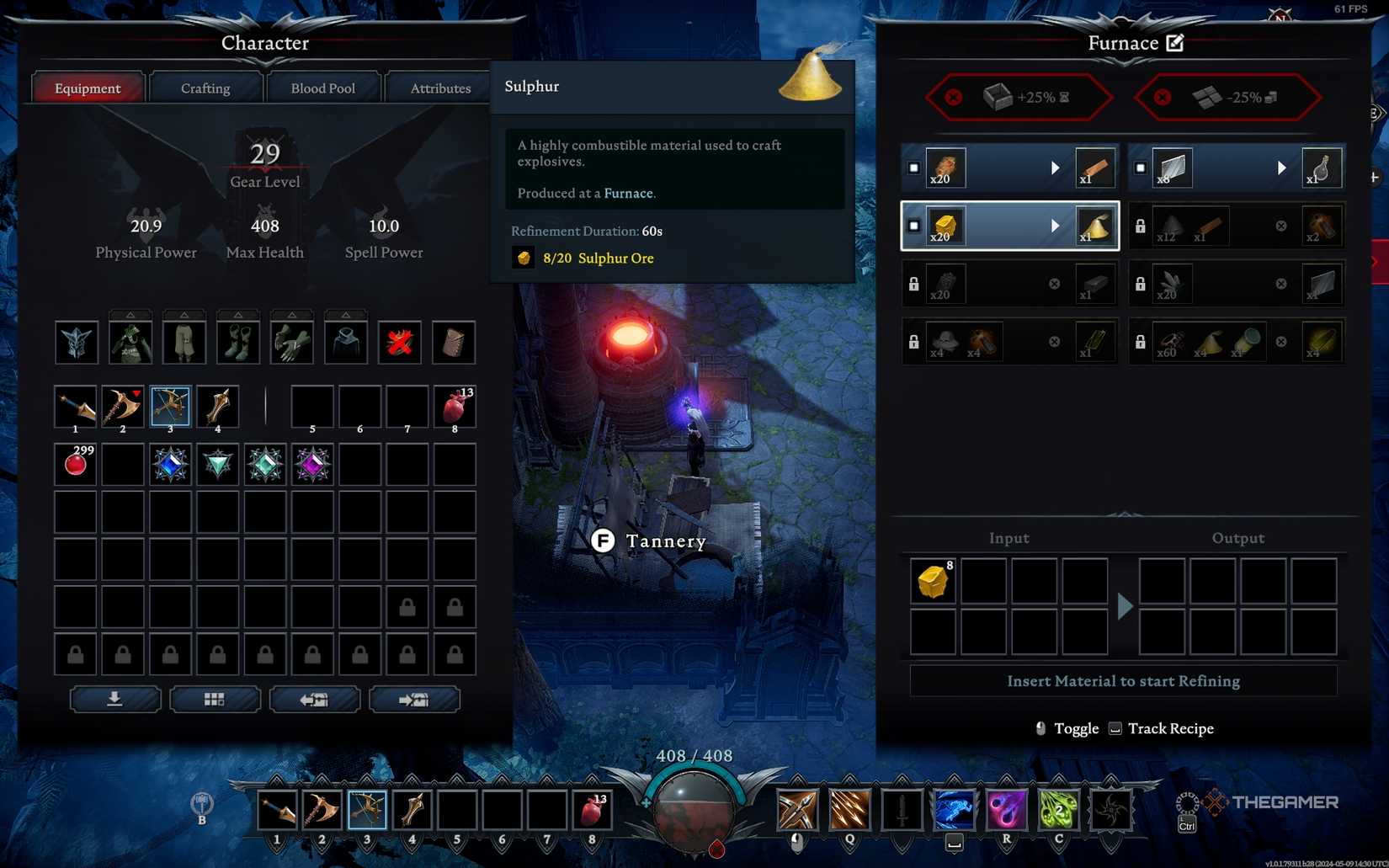Uncheck the highlighted Sulphur recipe checkbox
The image size is (1389, 868).
914,225
